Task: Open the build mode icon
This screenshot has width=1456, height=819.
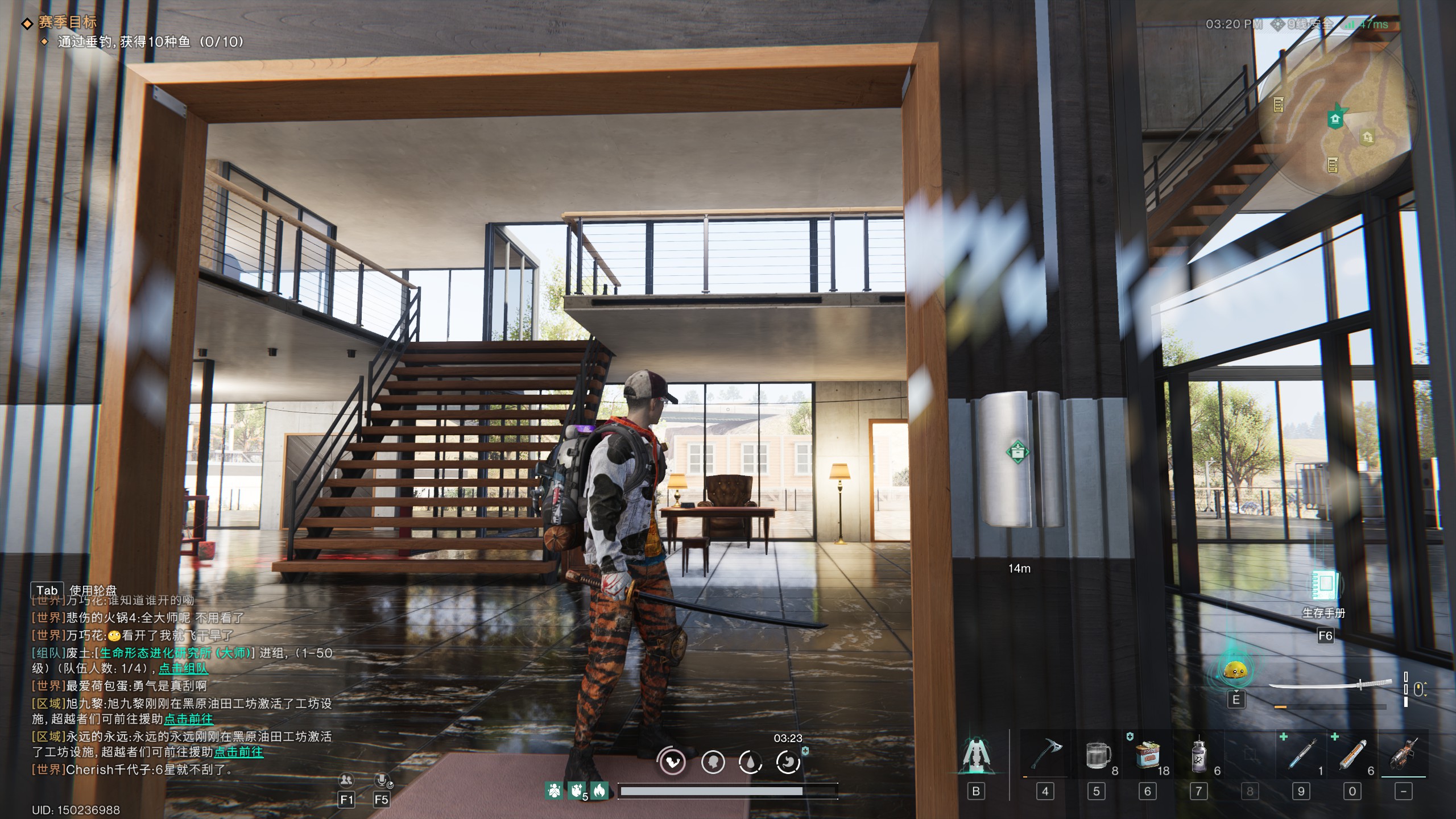Action: point(976,755)
